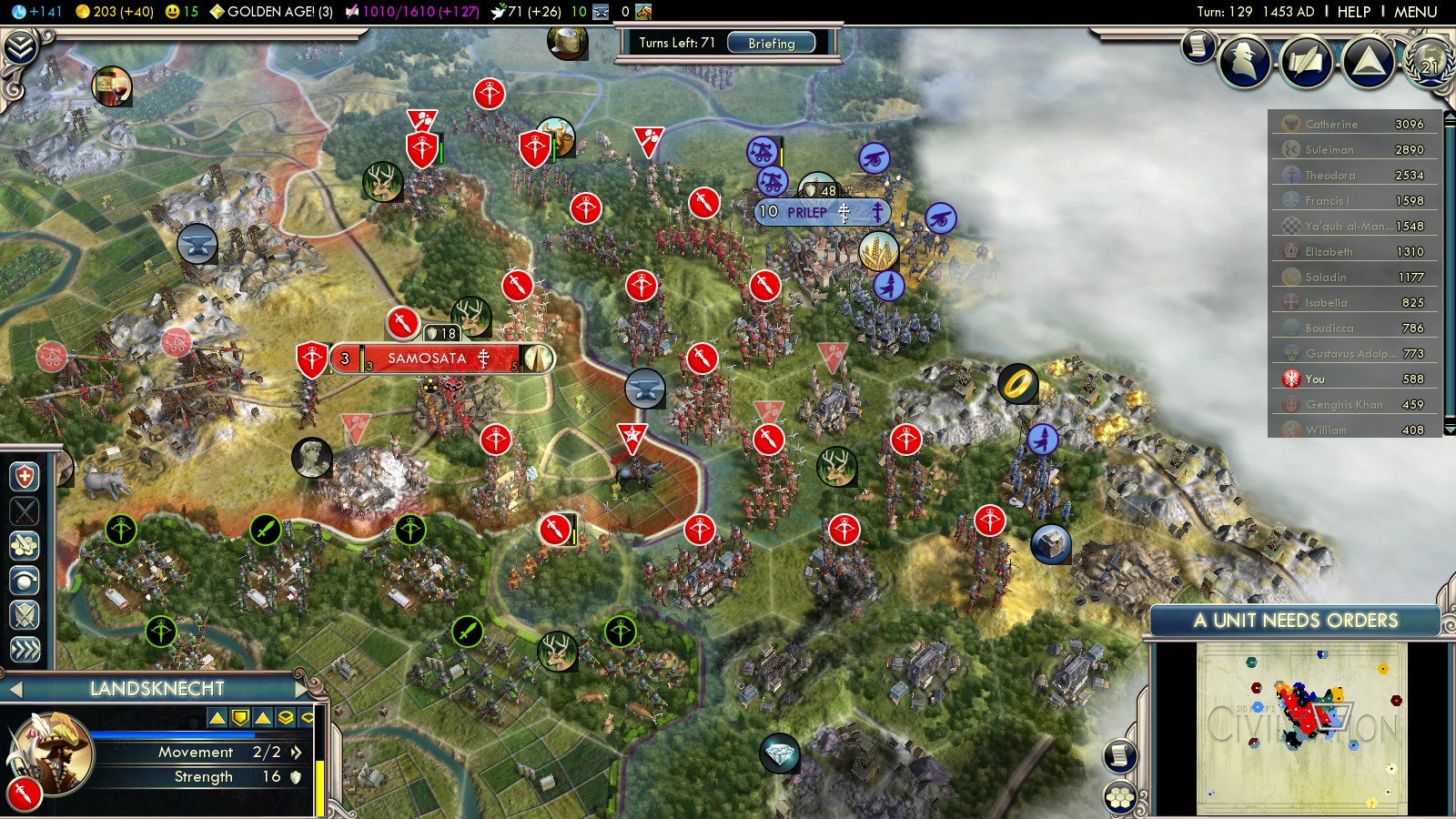Choose the red cross shield heal action
The height and width of the screenshot is (819, 1456).
pos(25,477)
